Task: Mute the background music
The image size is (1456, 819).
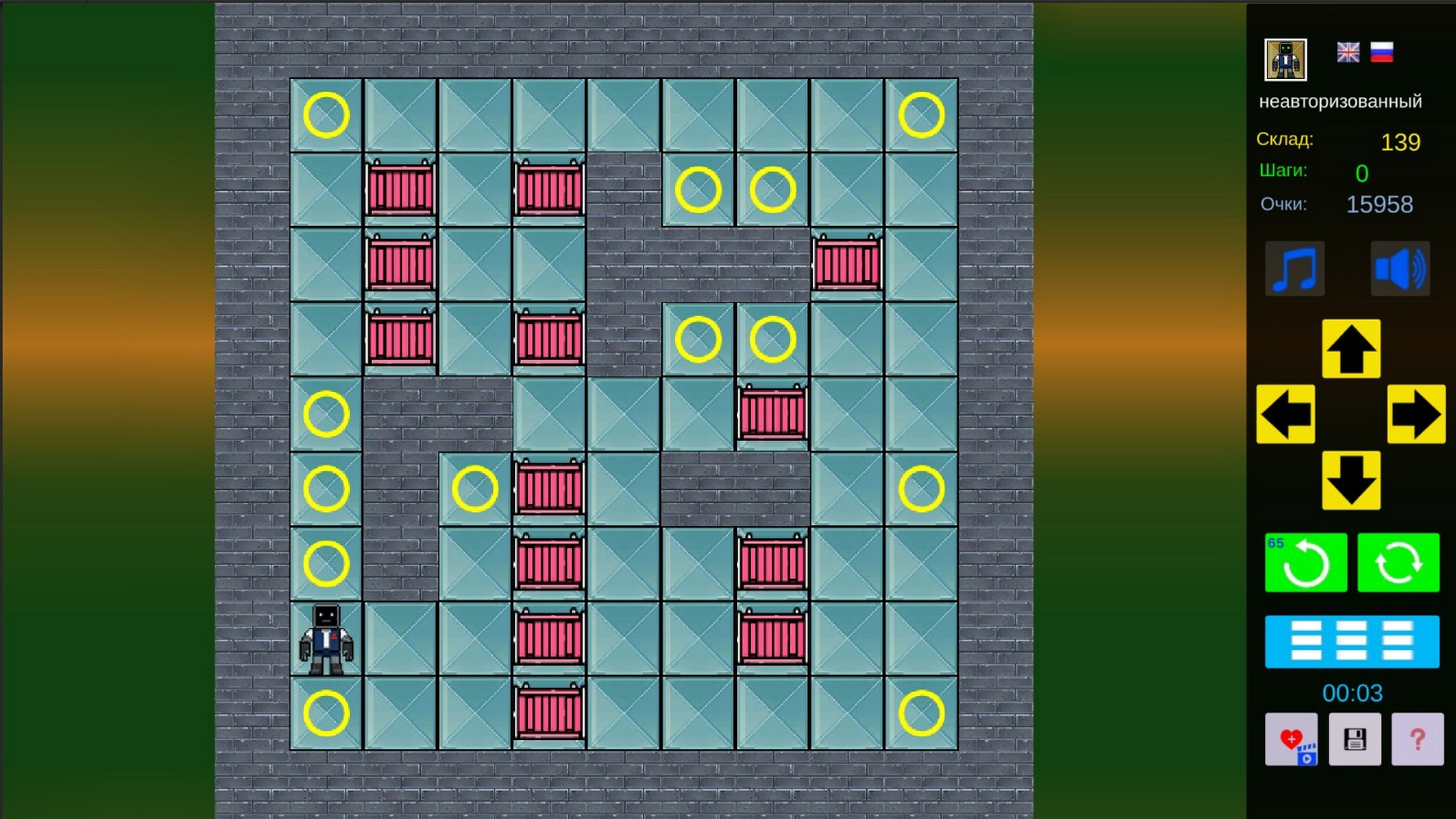Action: tap(1295, 268)
